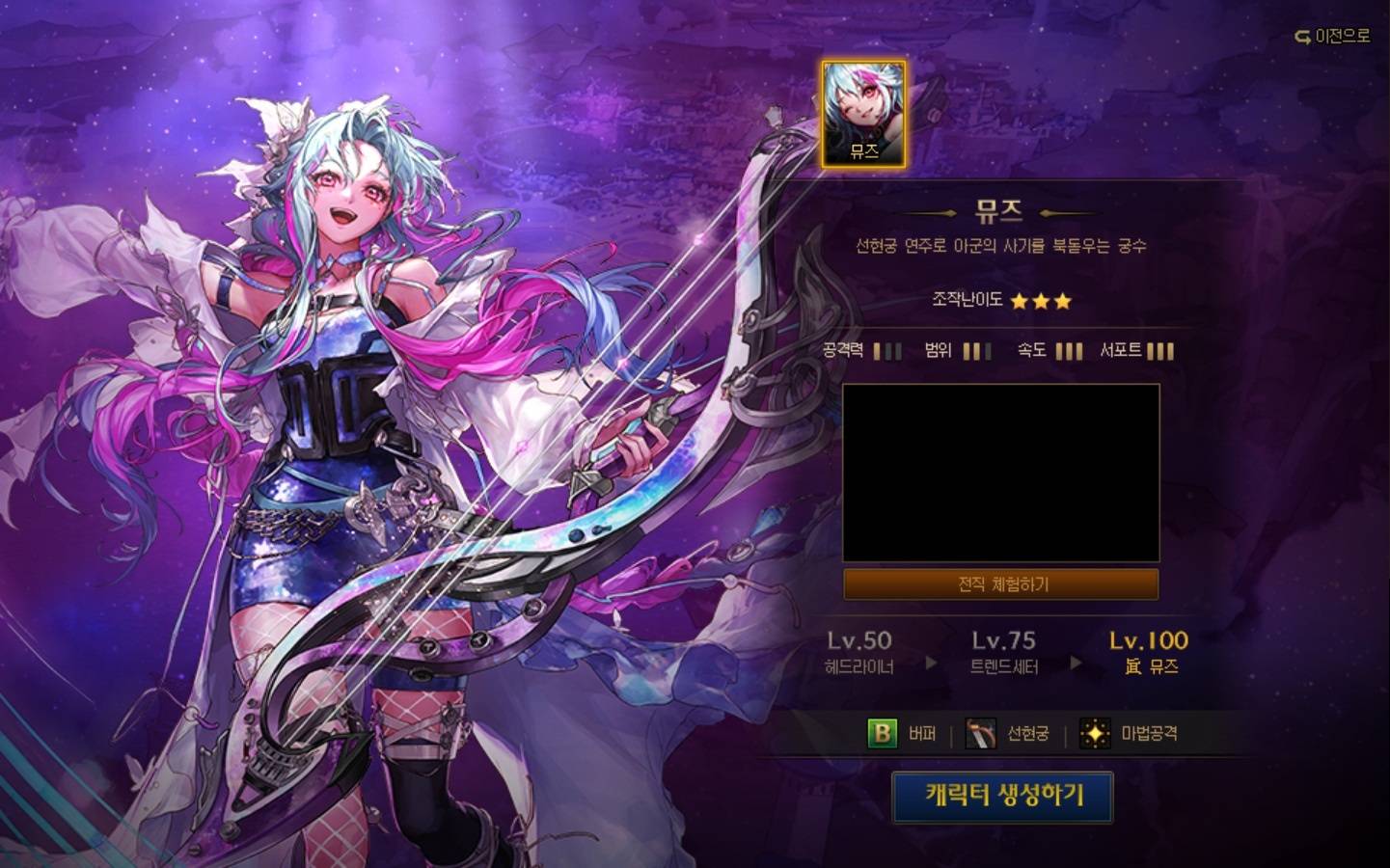Choose the Lv.50 헤드라이너 advancement
Screen dimensions: 1390x868
pos(859,652)
